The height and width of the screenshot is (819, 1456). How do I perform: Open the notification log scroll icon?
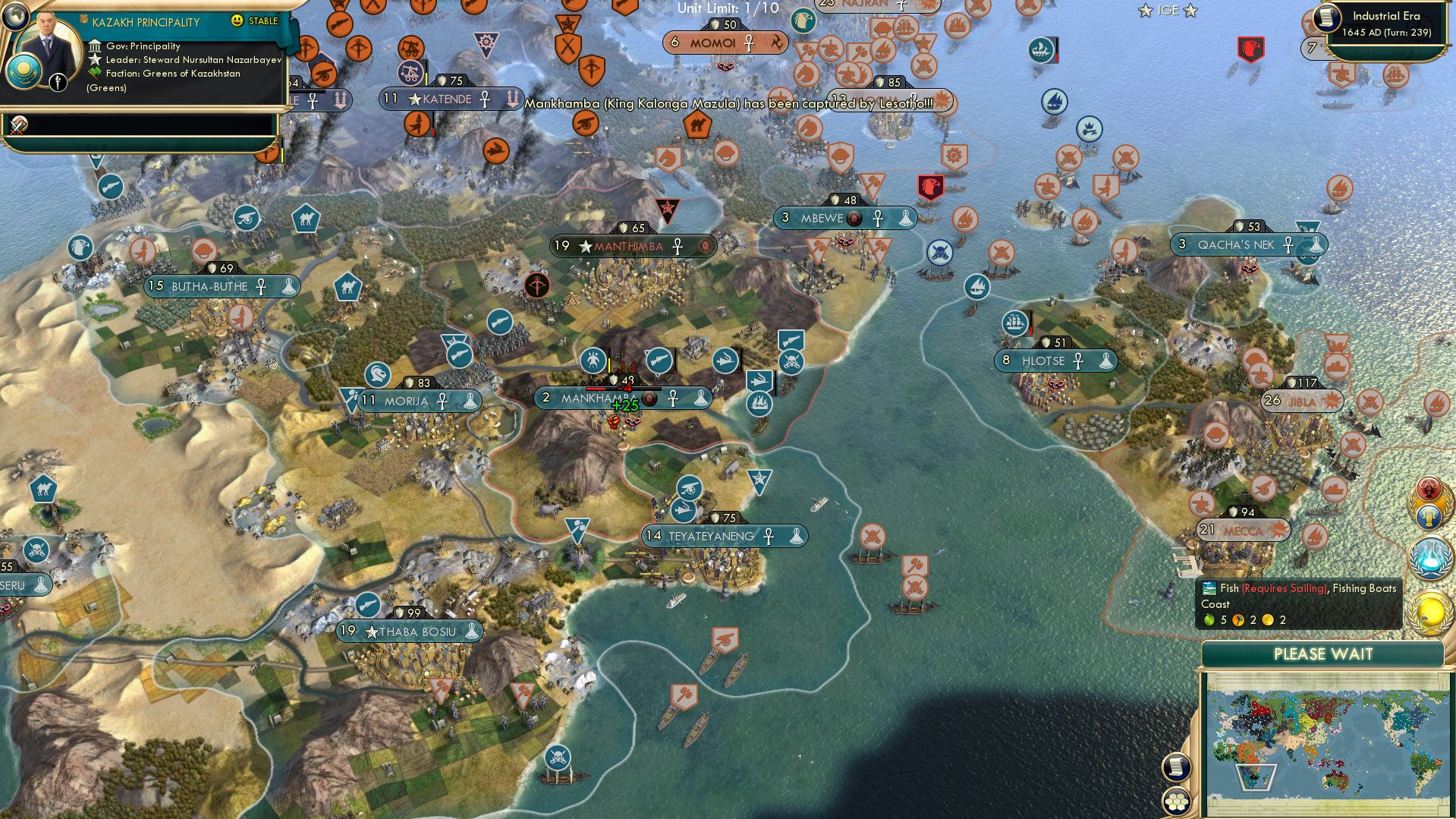(x=1177, y=767)
